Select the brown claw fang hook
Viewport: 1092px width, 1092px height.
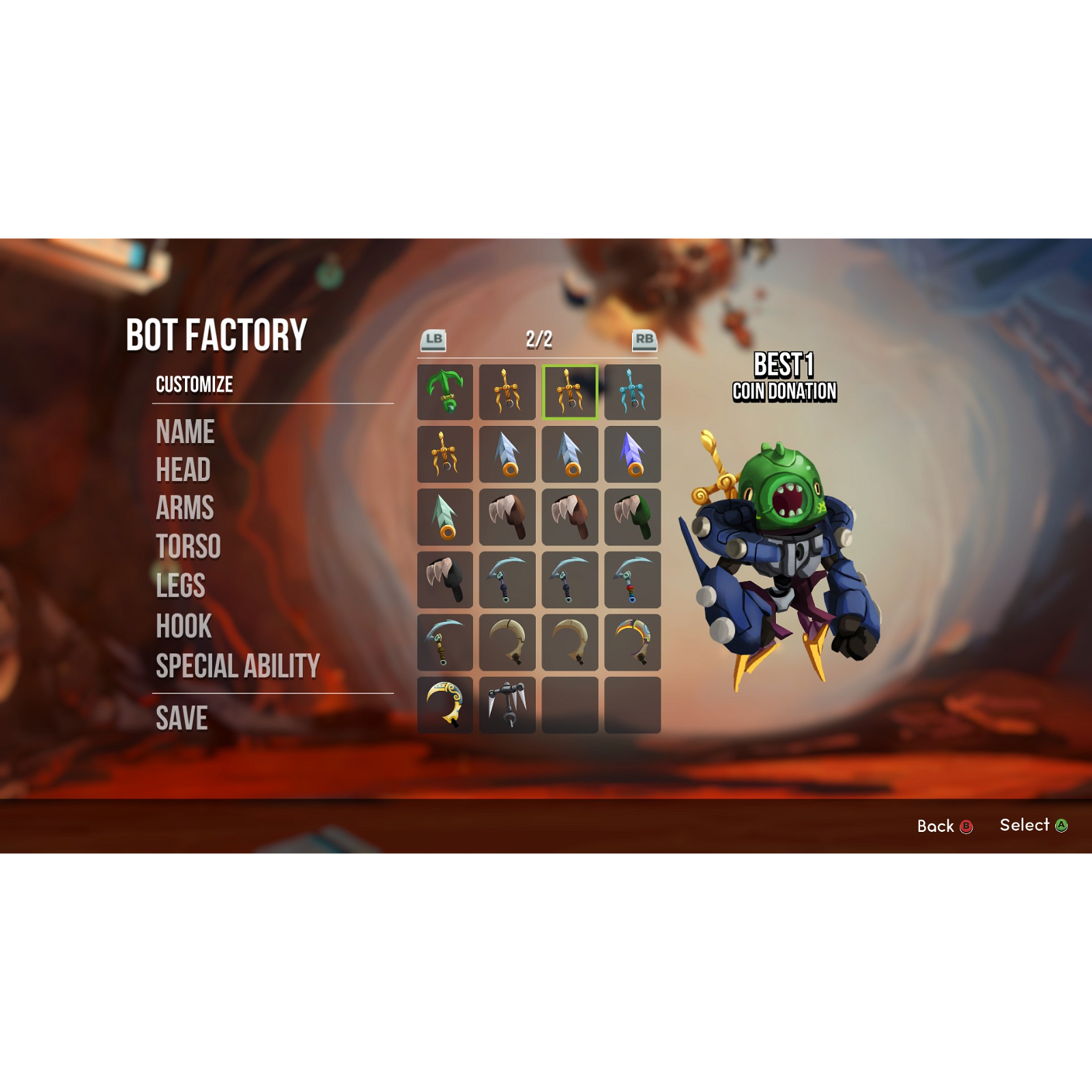point(506,517)
